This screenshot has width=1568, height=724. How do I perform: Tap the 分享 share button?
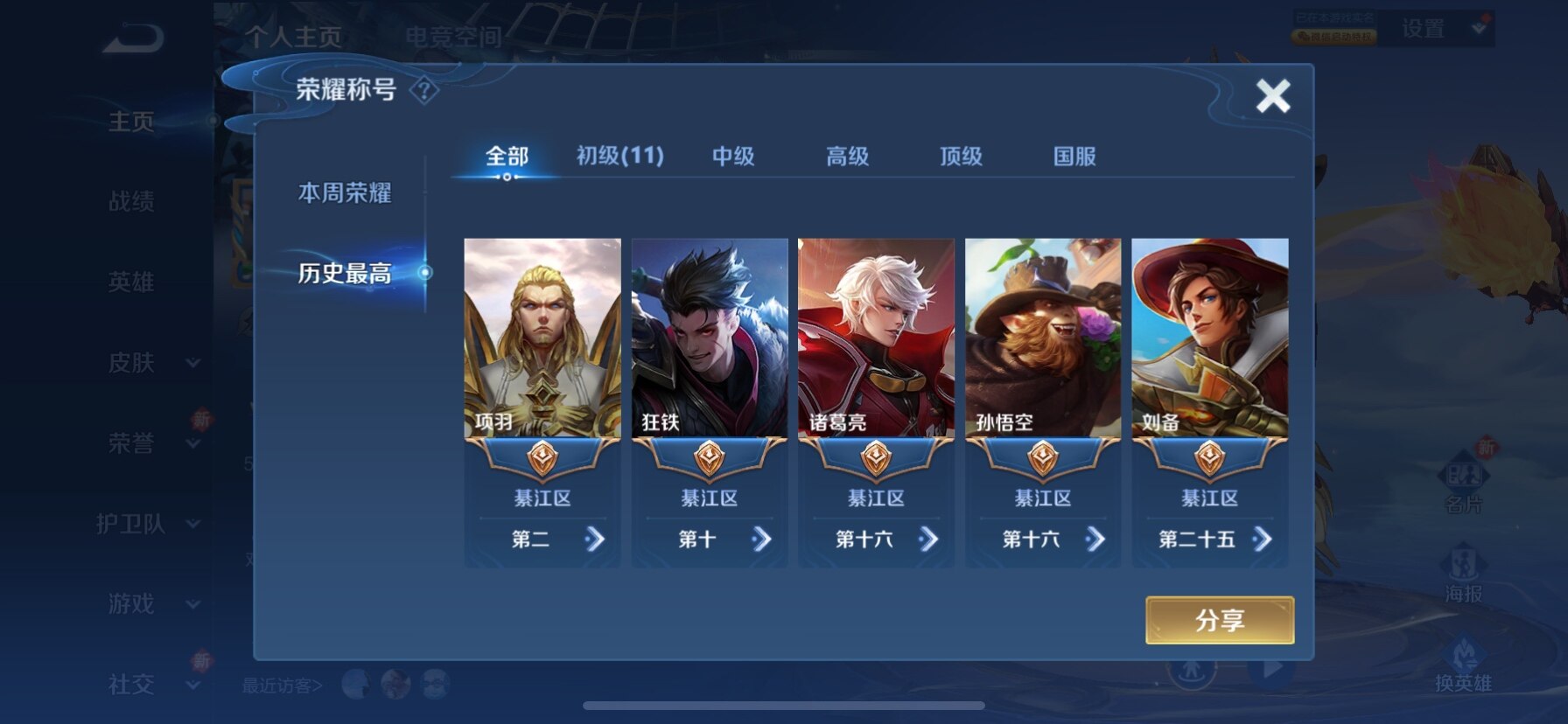coord(1219,620)
